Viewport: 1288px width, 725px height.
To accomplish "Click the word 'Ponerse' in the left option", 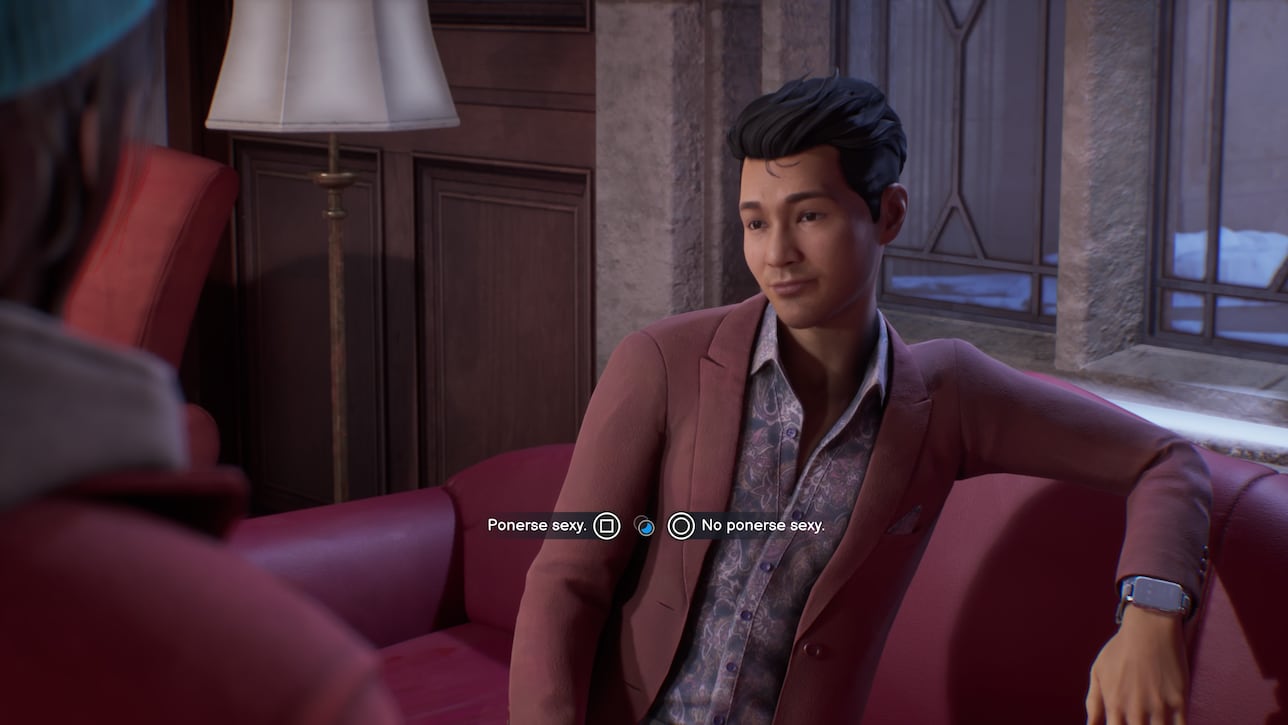I will point(516,524).
